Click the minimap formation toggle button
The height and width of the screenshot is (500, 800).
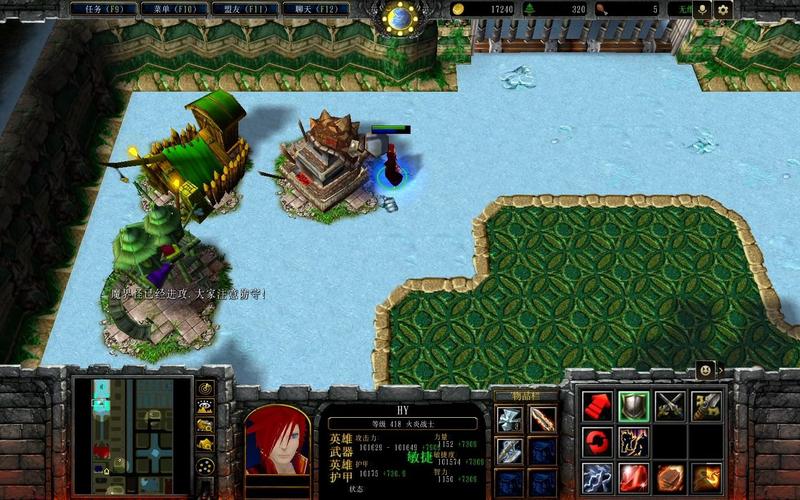(x=205, y=467)
